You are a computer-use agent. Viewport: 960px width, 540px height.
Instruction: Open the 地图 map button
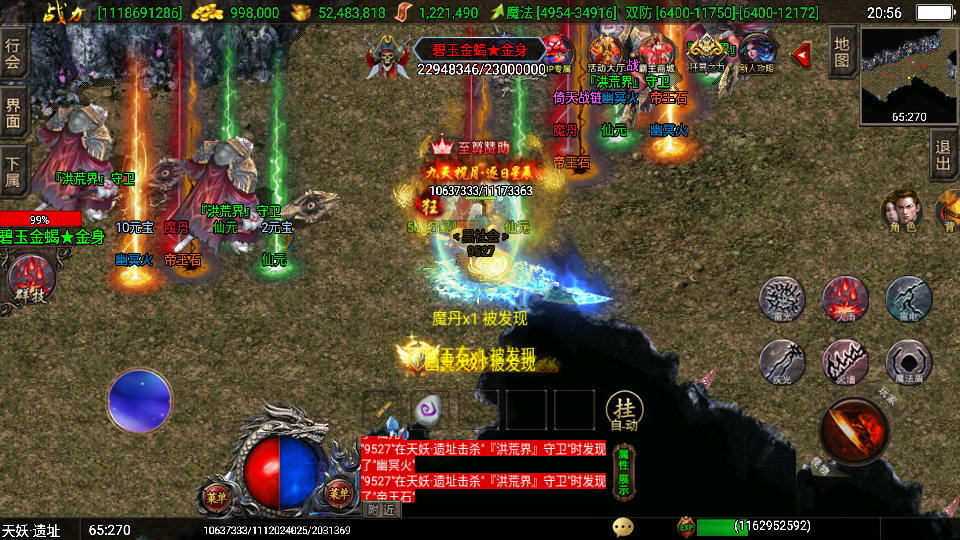coord(842,51)
